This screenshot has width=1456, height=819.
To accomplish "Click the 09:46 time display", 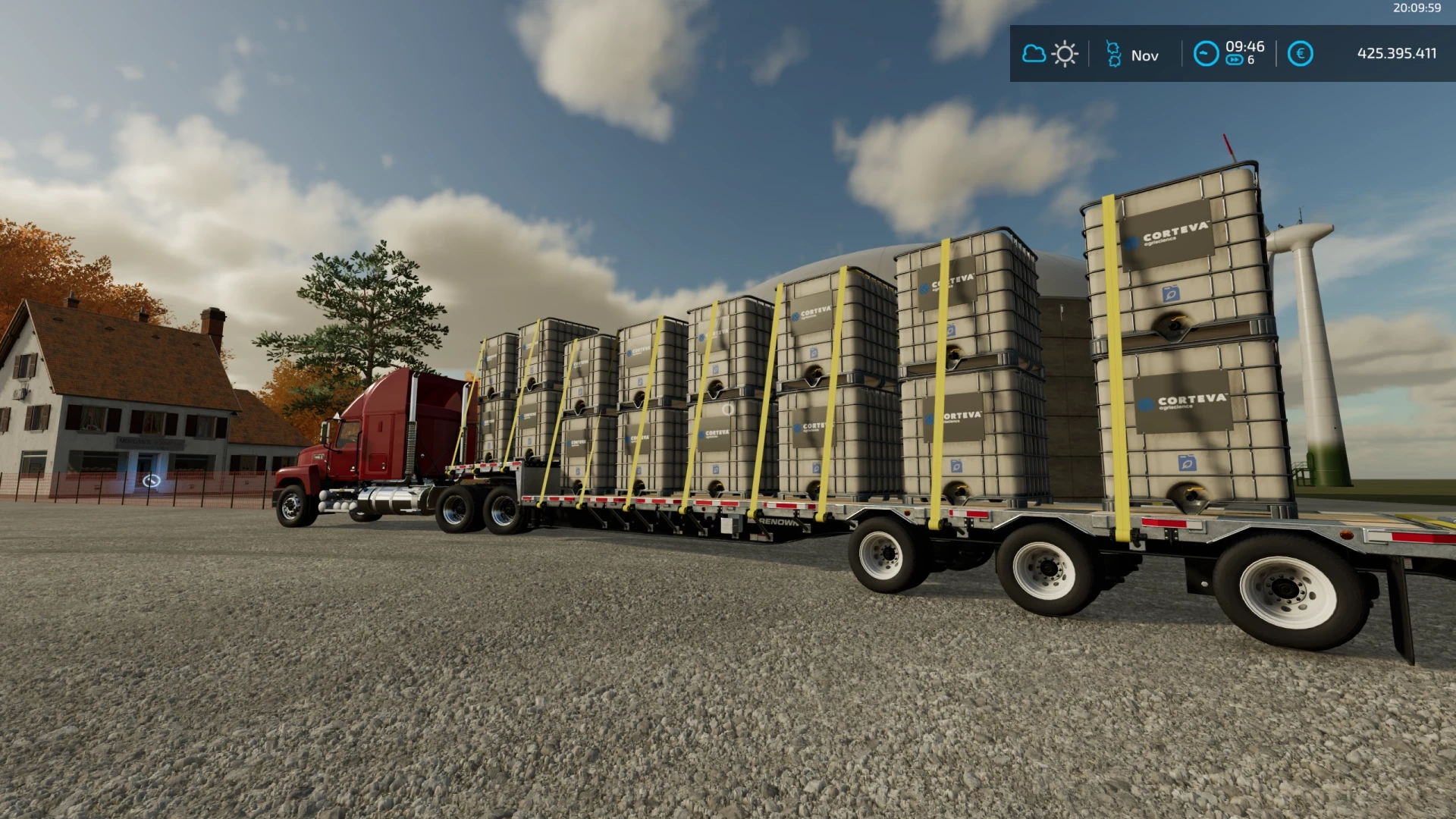I will [1247, 47].
